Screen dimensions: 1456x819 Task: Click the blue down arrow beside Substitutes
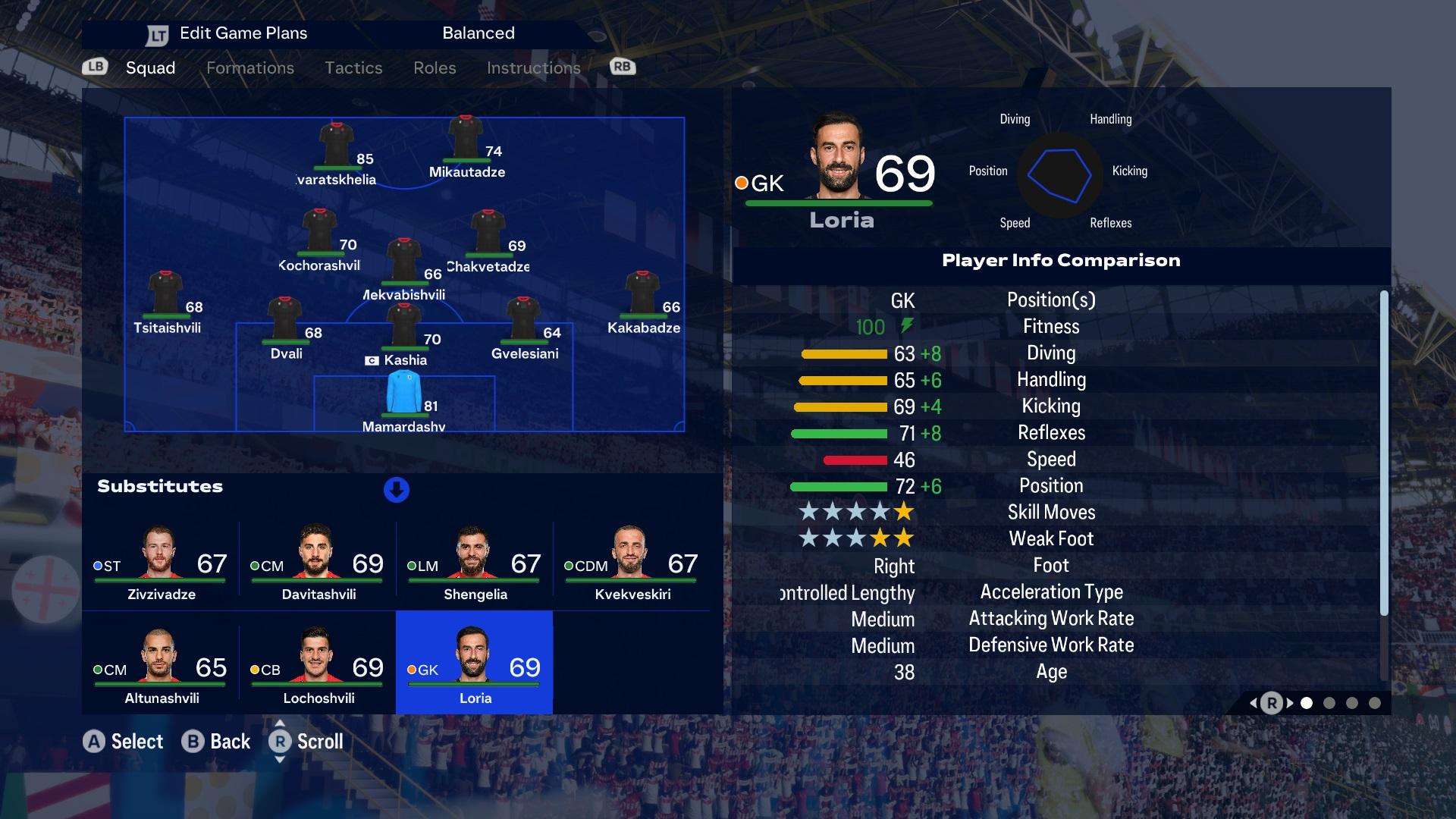(x=397, y=490)
